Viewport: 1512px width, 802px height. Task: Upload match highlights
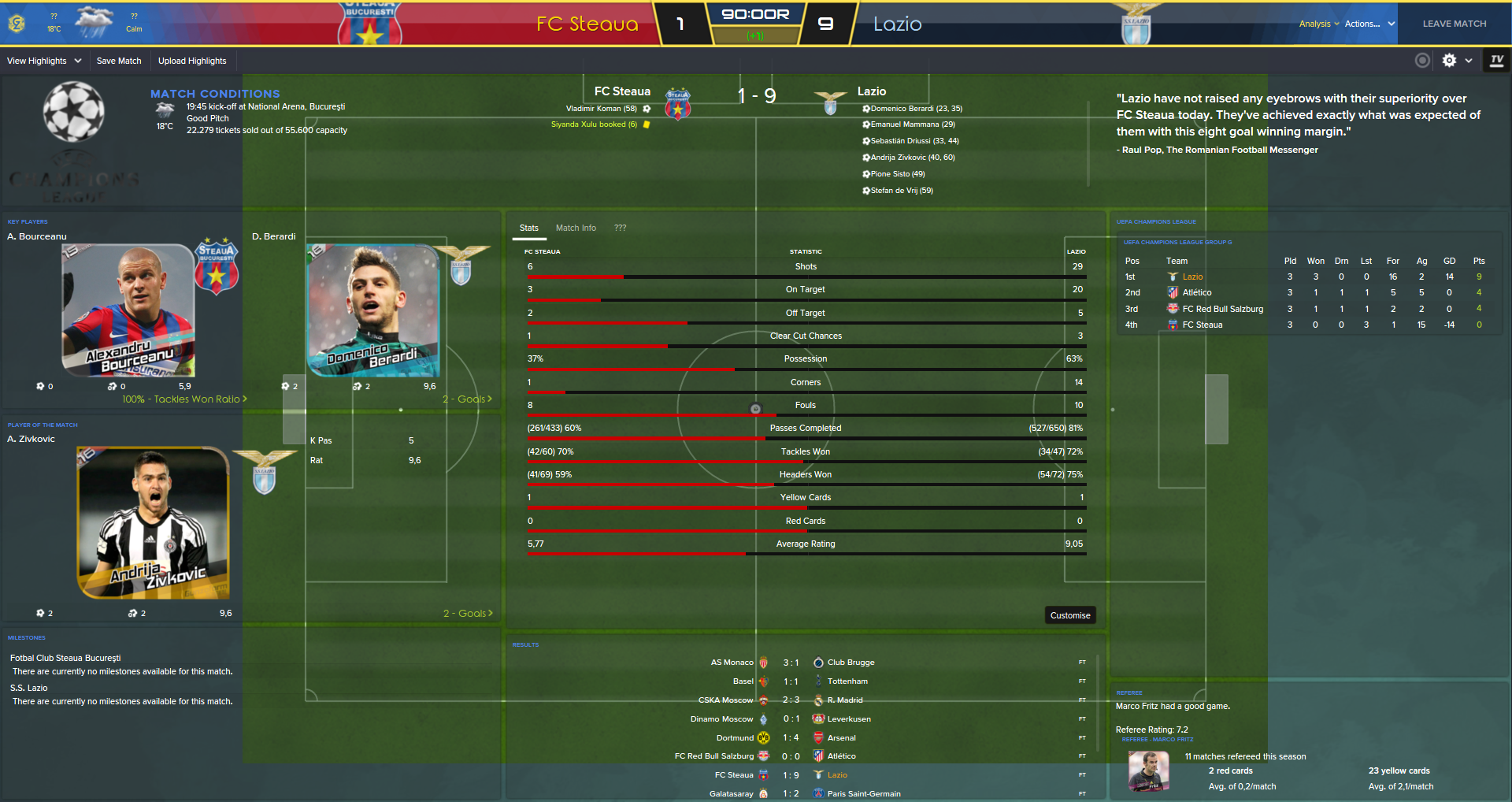point(192,61)
